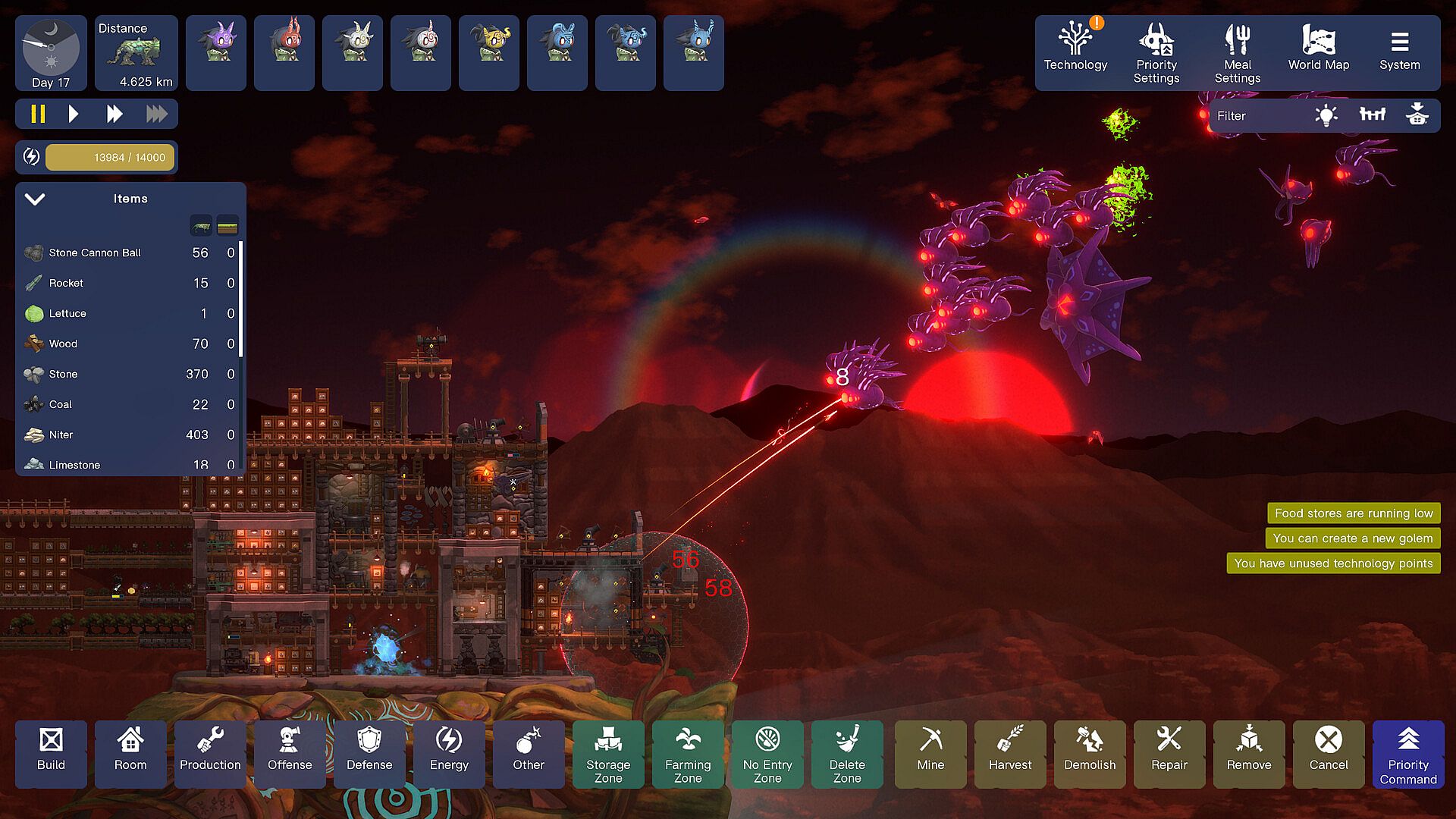The width and height of the screenshot is (1456, 819).
Task: Collapse the Items panel
Action: 35,199
